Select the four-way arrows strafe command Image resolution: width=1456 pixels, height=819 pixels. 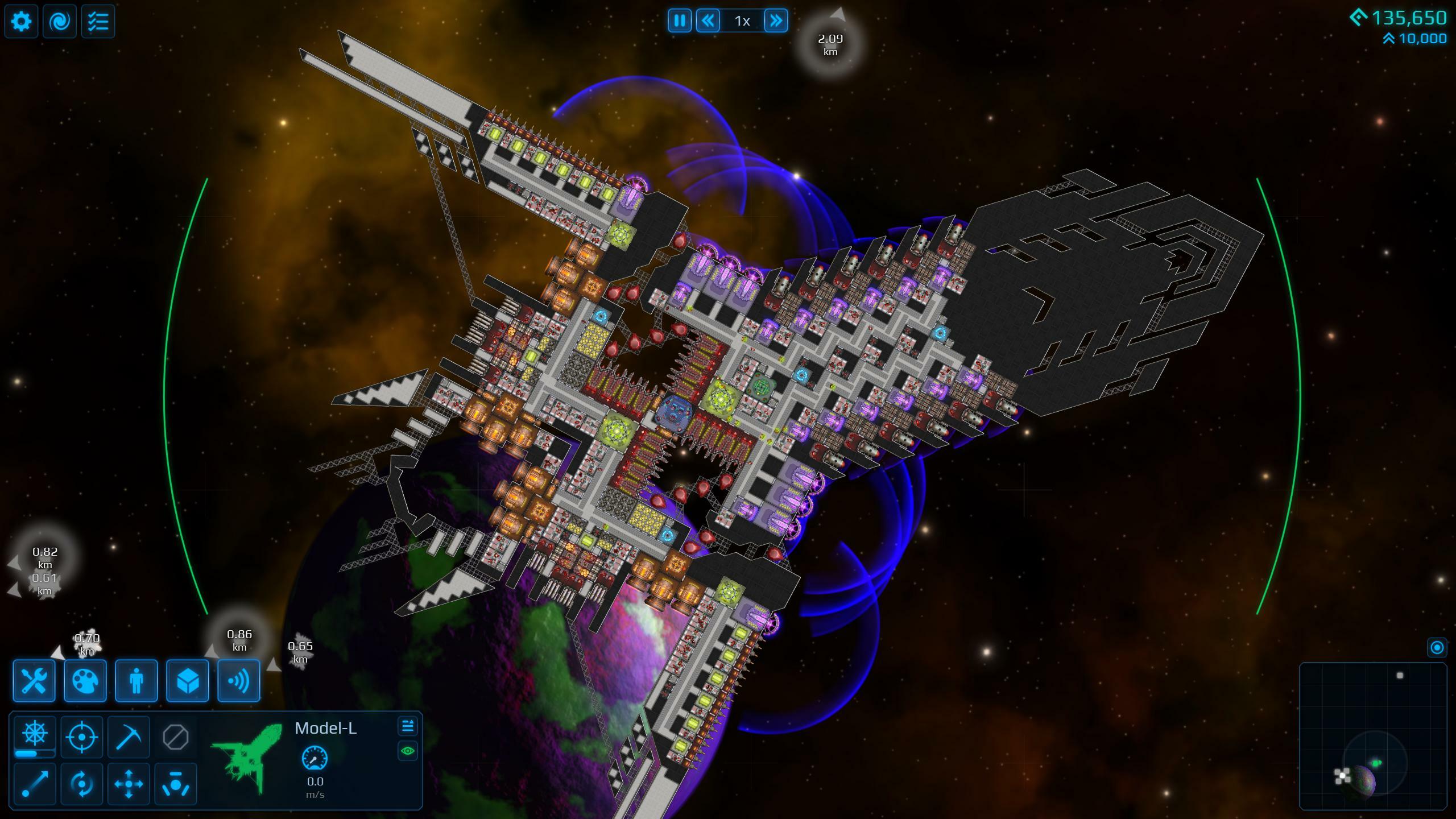(129, 784)
